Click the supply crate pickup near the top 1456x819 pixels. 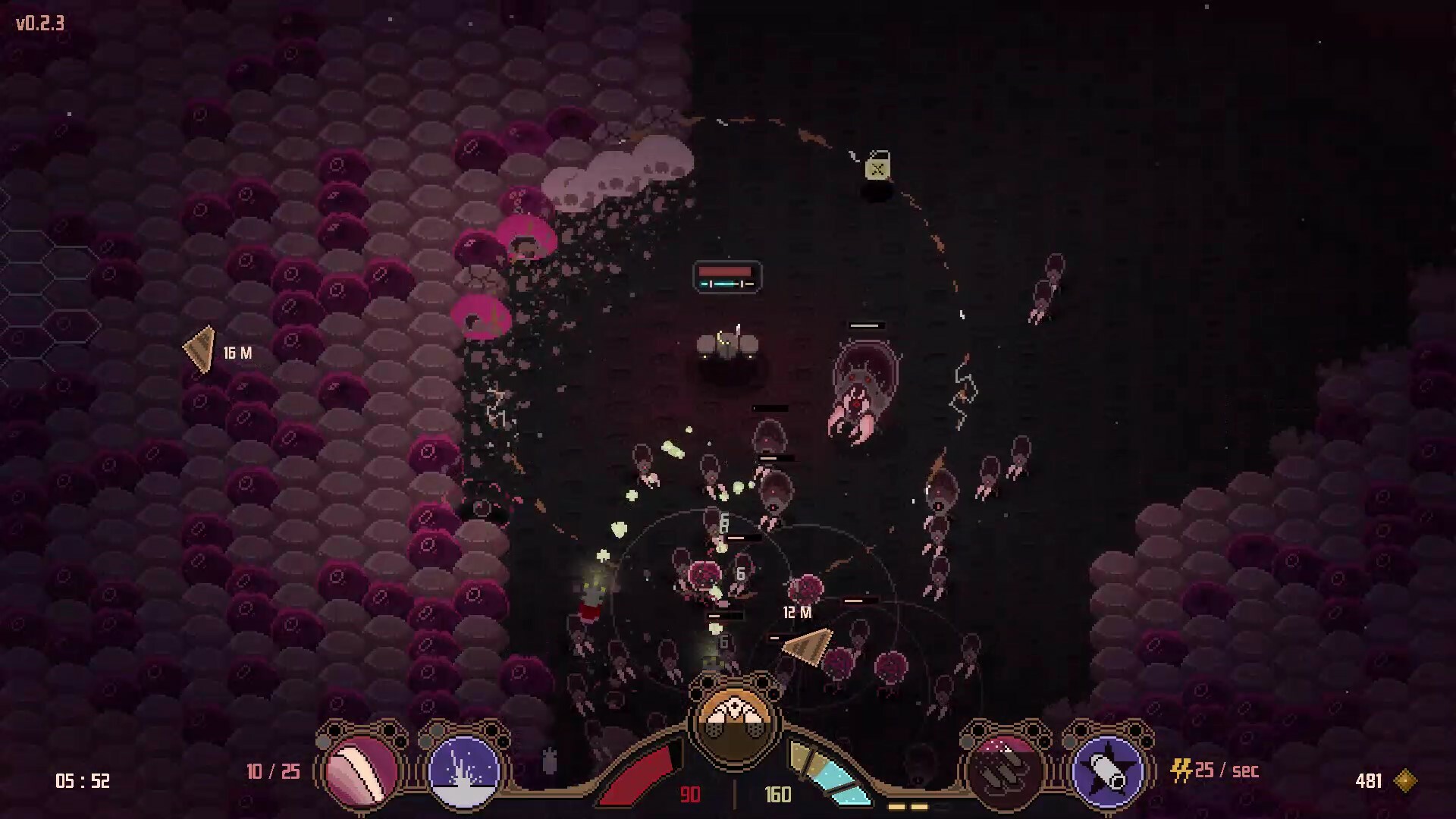click(877, 168)
